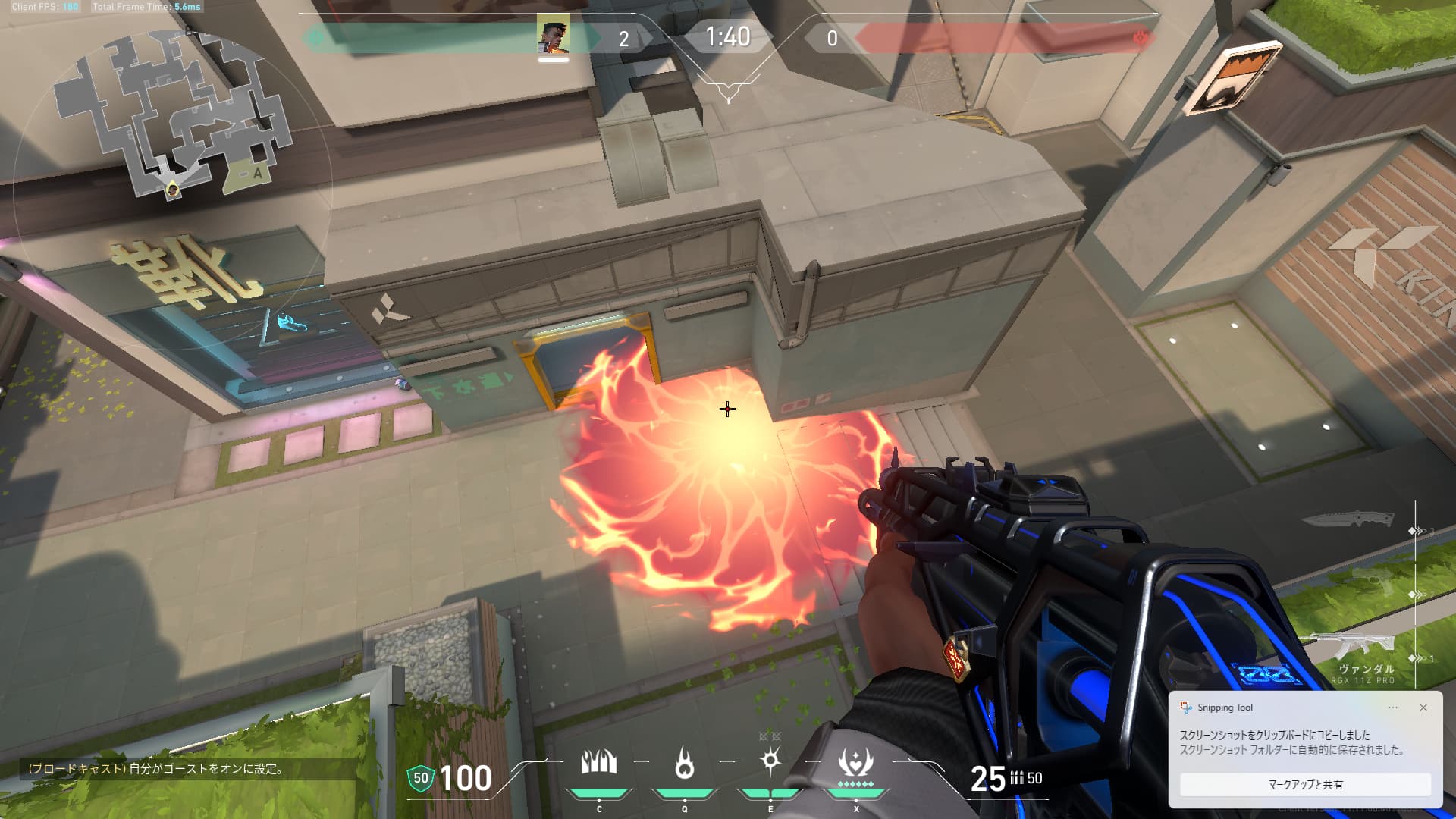Image resolution: width=1456 pixels, height=819 pixels.
Task: Open Snipping Tool markup and share
Action: click(1305, 784)
